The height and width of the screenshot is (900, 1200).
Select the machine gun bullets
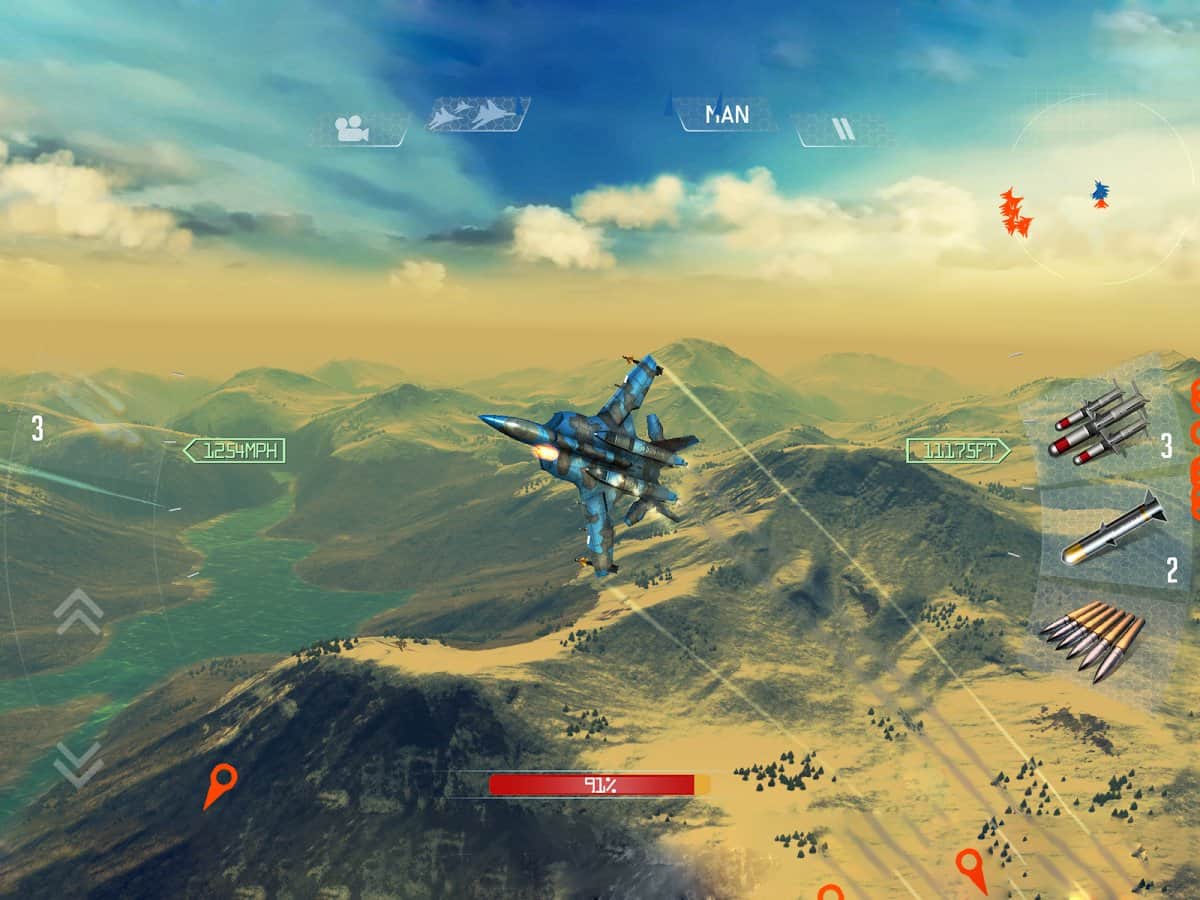point(1092,639)
